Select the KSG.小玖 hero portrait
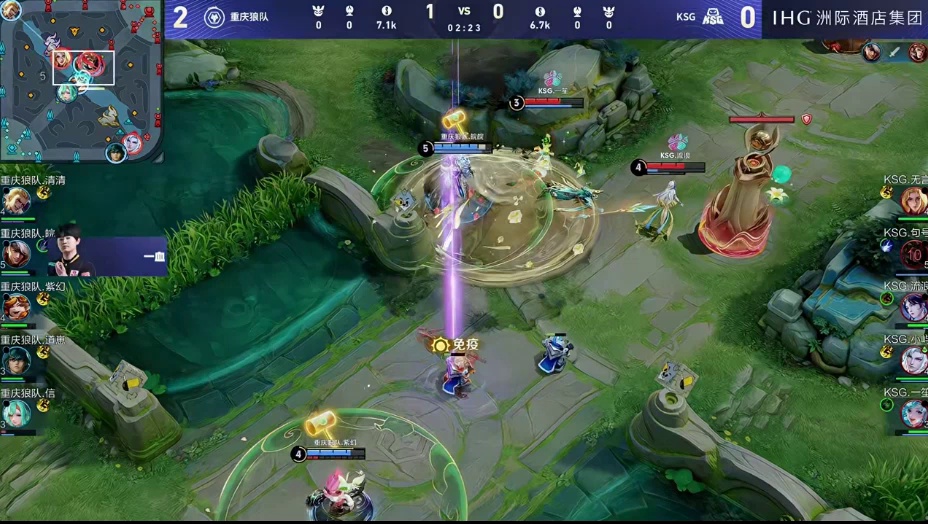 click(x=913, y=360)
